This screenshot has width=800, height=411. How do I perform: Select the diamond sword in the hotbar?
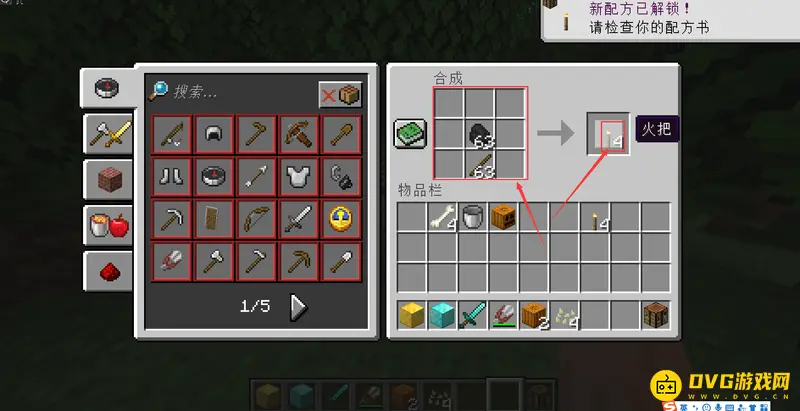click(471, 315)
